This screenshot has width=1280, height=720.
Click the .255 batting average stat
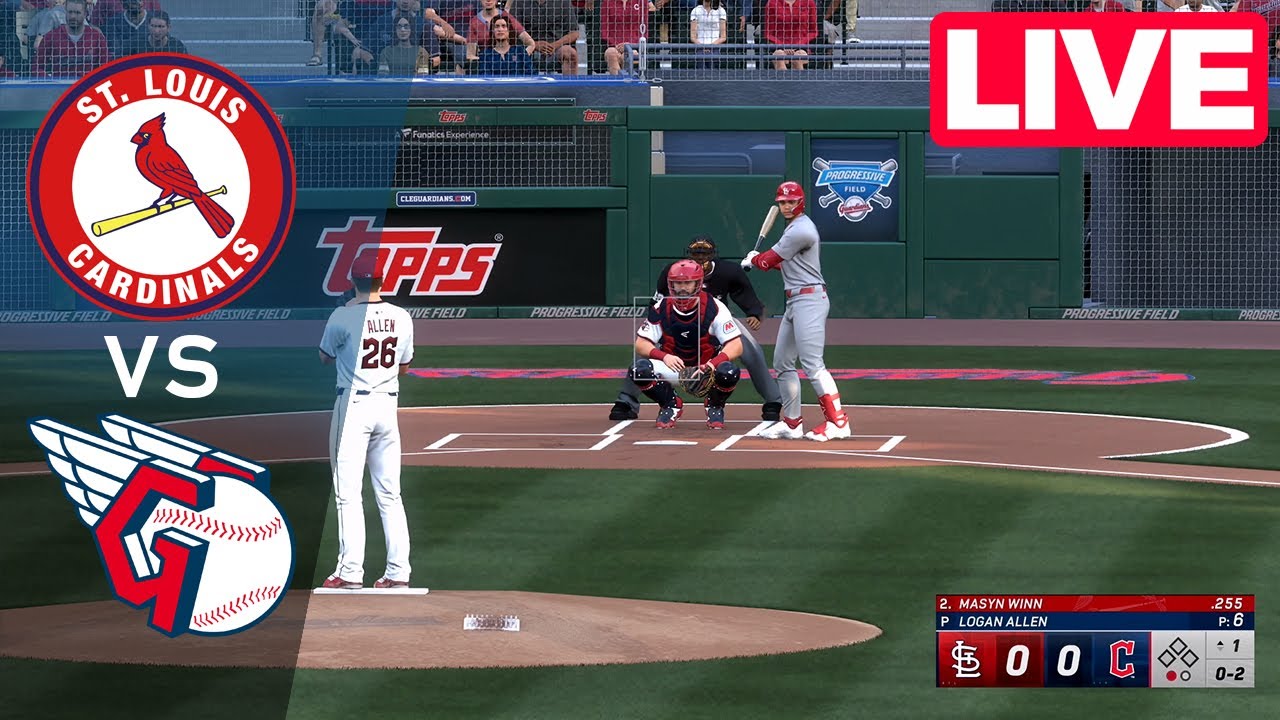[1229, 601]
